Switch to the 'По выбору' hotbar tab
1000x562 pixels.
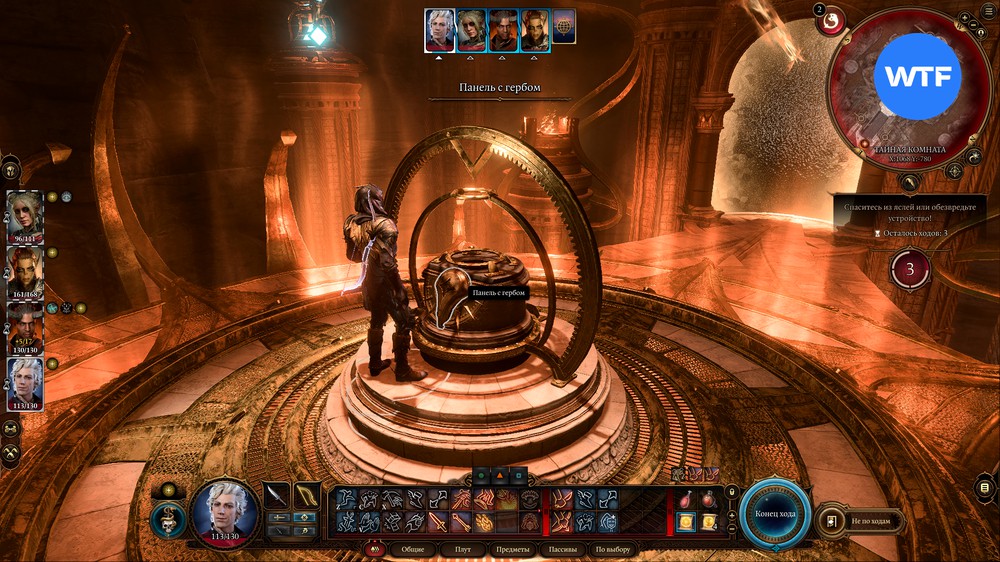[613, 549]
